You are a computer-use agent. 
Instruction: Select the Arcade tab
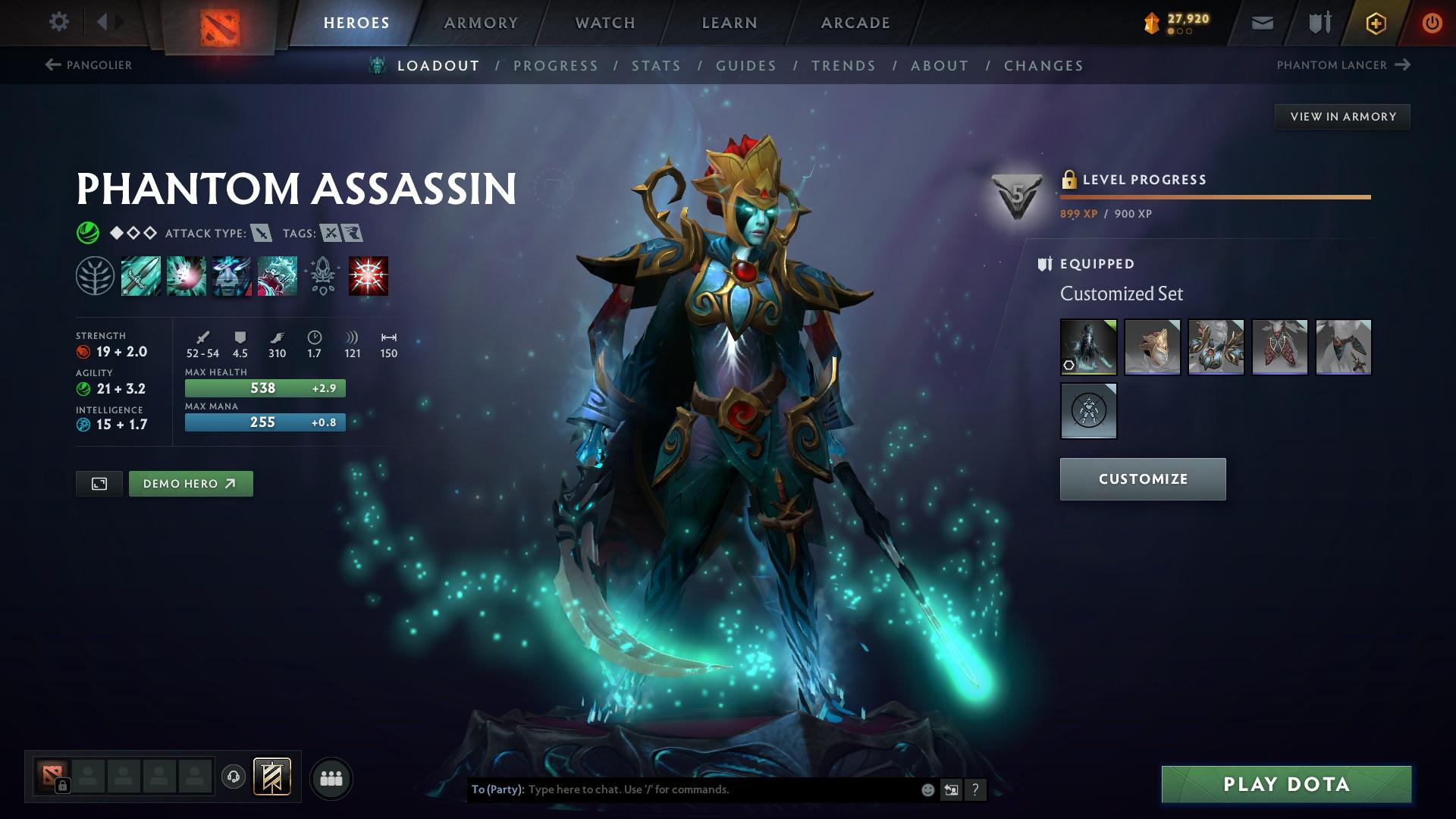(x=855, y=23)
